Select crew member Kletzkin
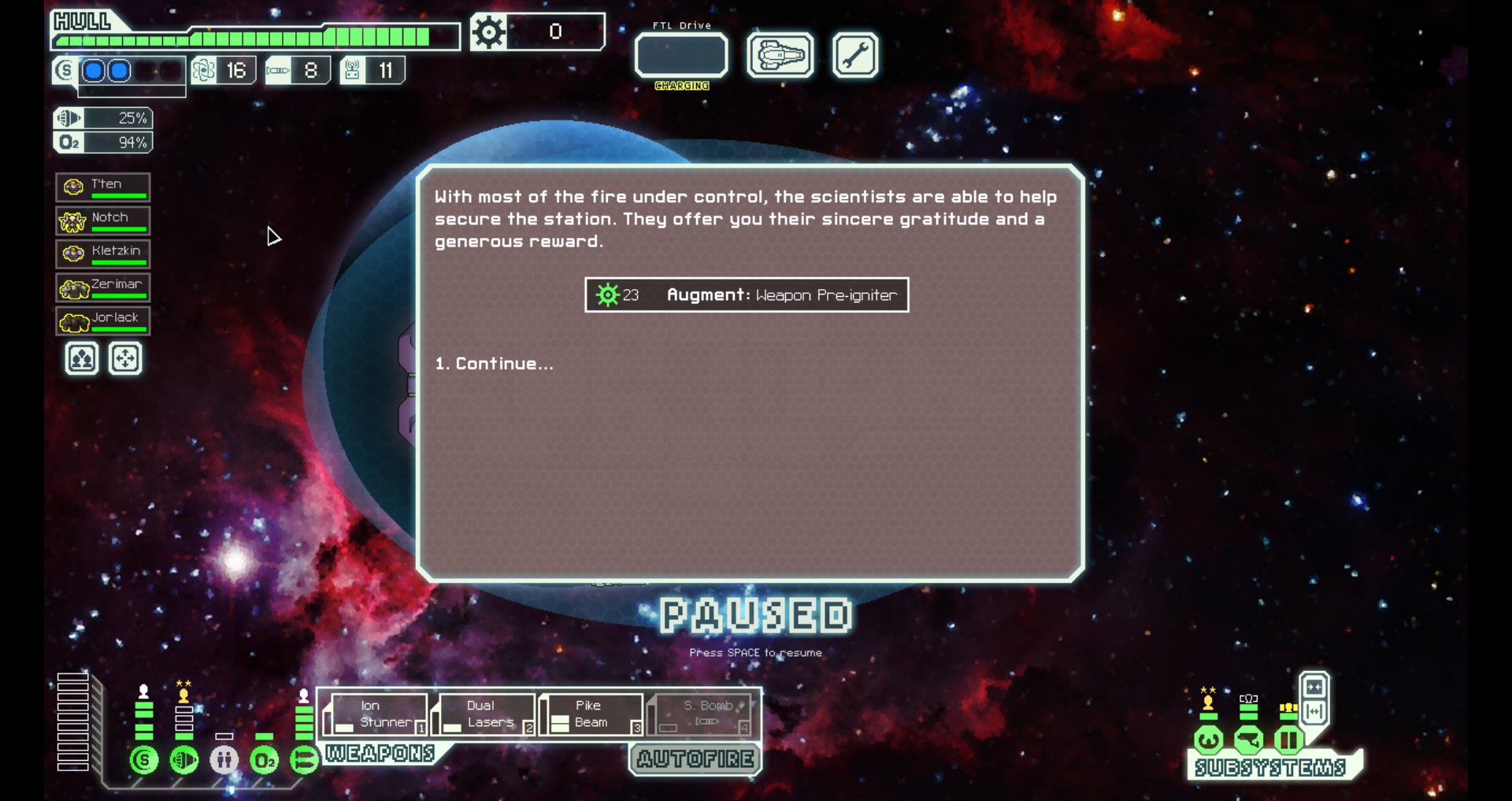The height and width of the screenshot is (801, 1512). (103, 254)
